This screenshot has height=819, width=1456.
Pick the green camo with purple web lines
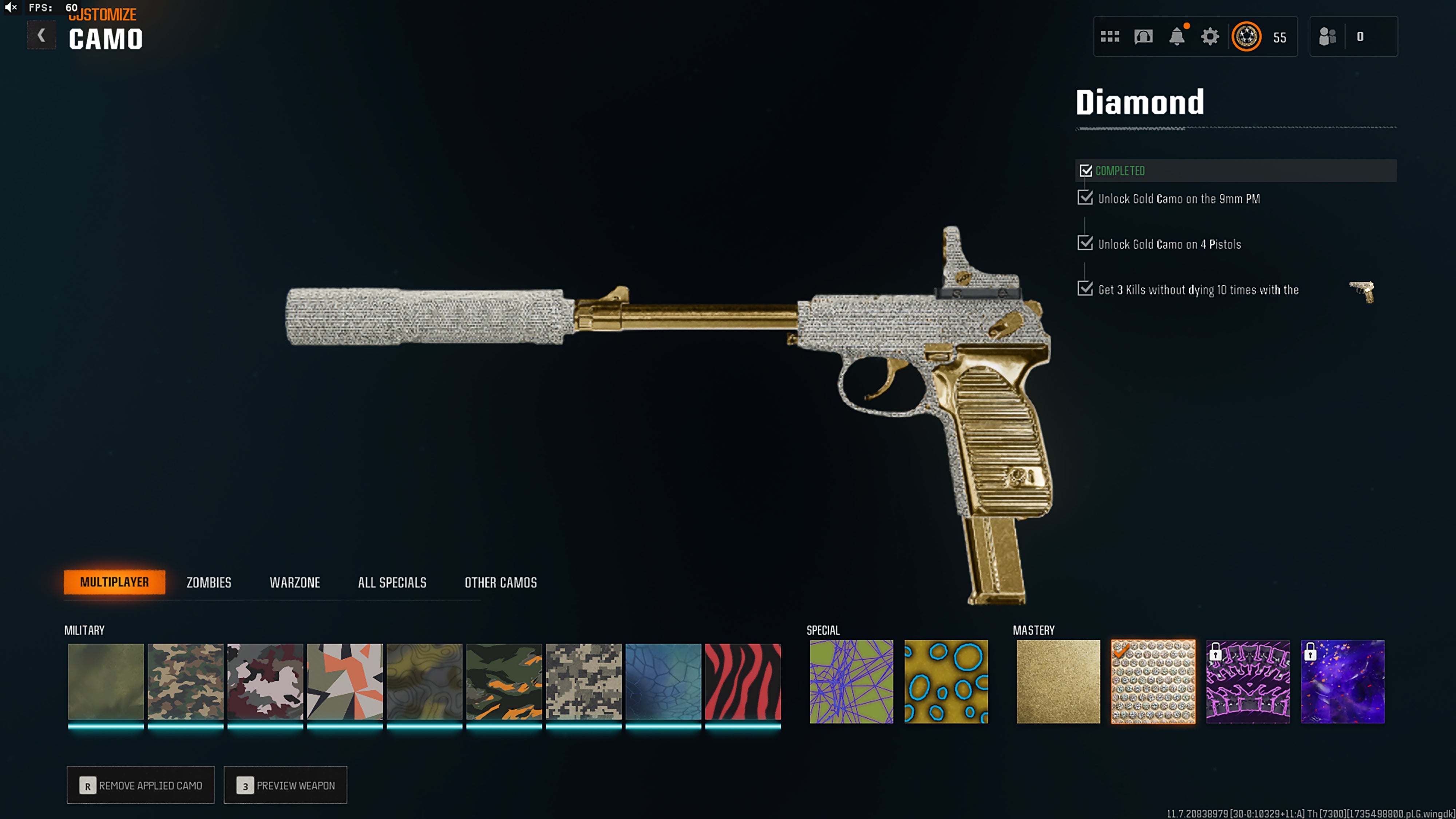tap(851, 681)
